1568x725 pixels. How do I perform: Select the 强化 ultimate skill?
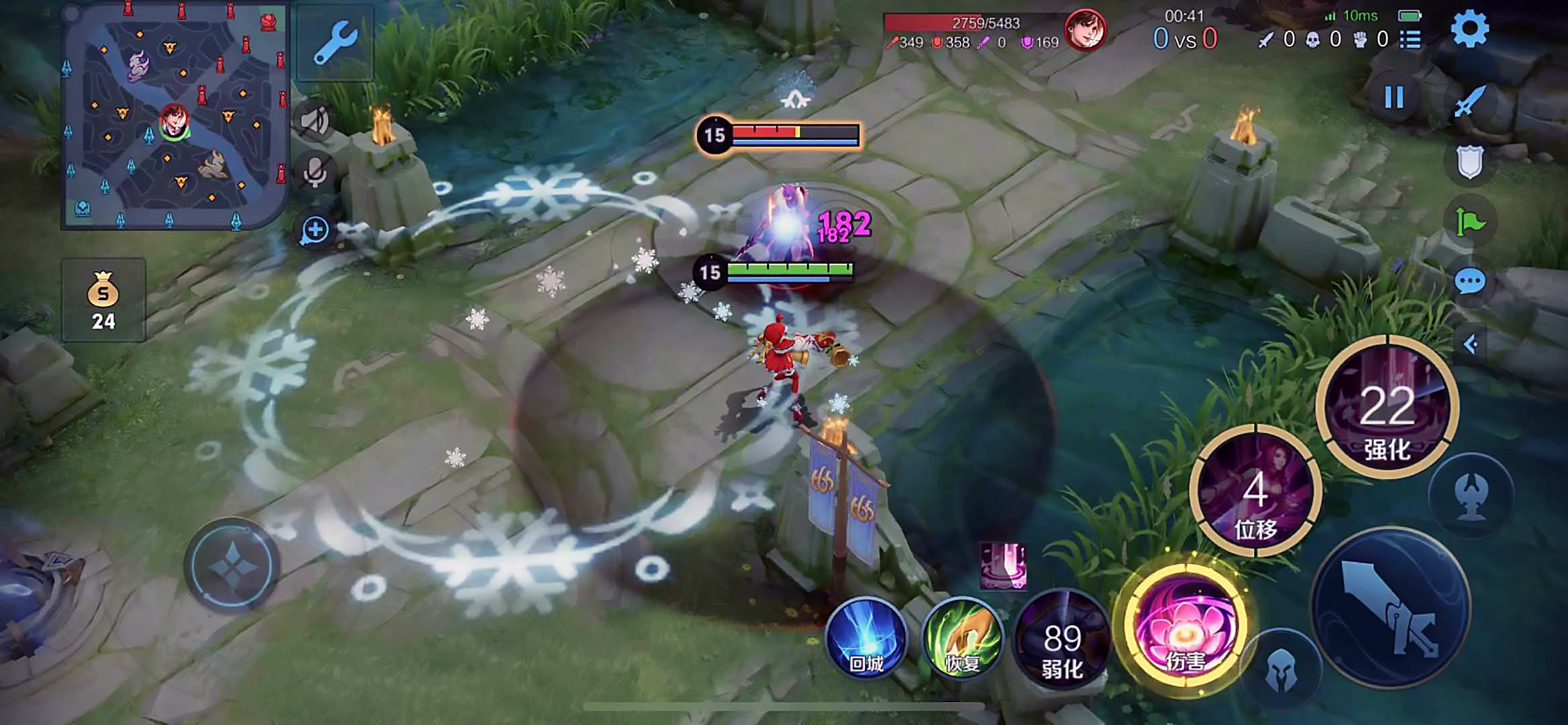click(1387, 407)
